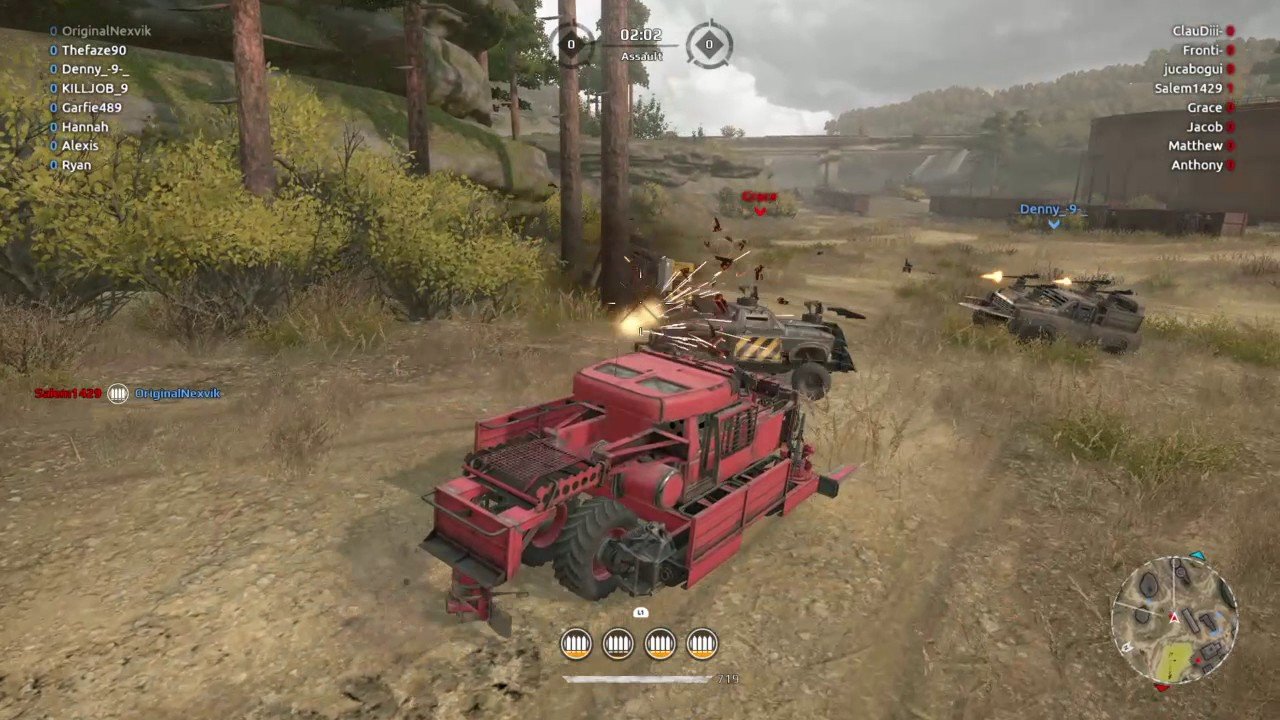Image resolution: width=1280 pixels, height=720 pixels.
Task: Select enemy Jacob in the roster
Action: (1204, 127)
